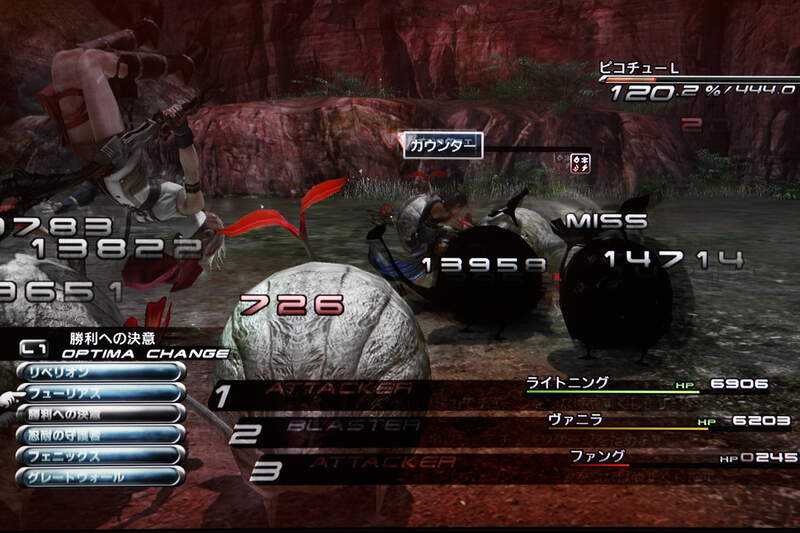This screenshot has width=800, height=533.
Task: Select the リベリオン optima
Action: 100,371
